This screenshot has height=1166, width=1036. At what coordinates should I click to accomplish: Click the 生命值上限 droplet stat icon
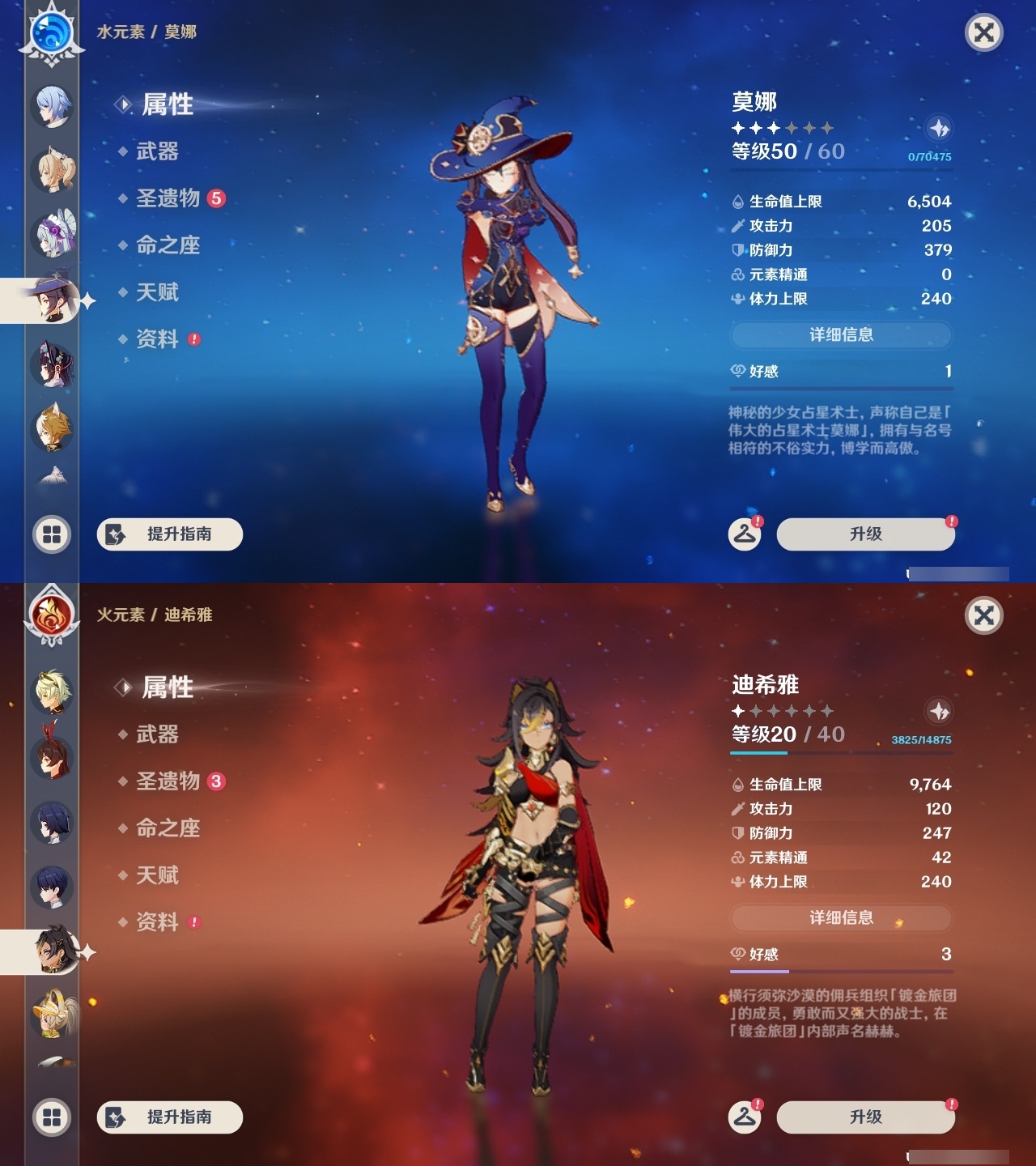point(737,202)
